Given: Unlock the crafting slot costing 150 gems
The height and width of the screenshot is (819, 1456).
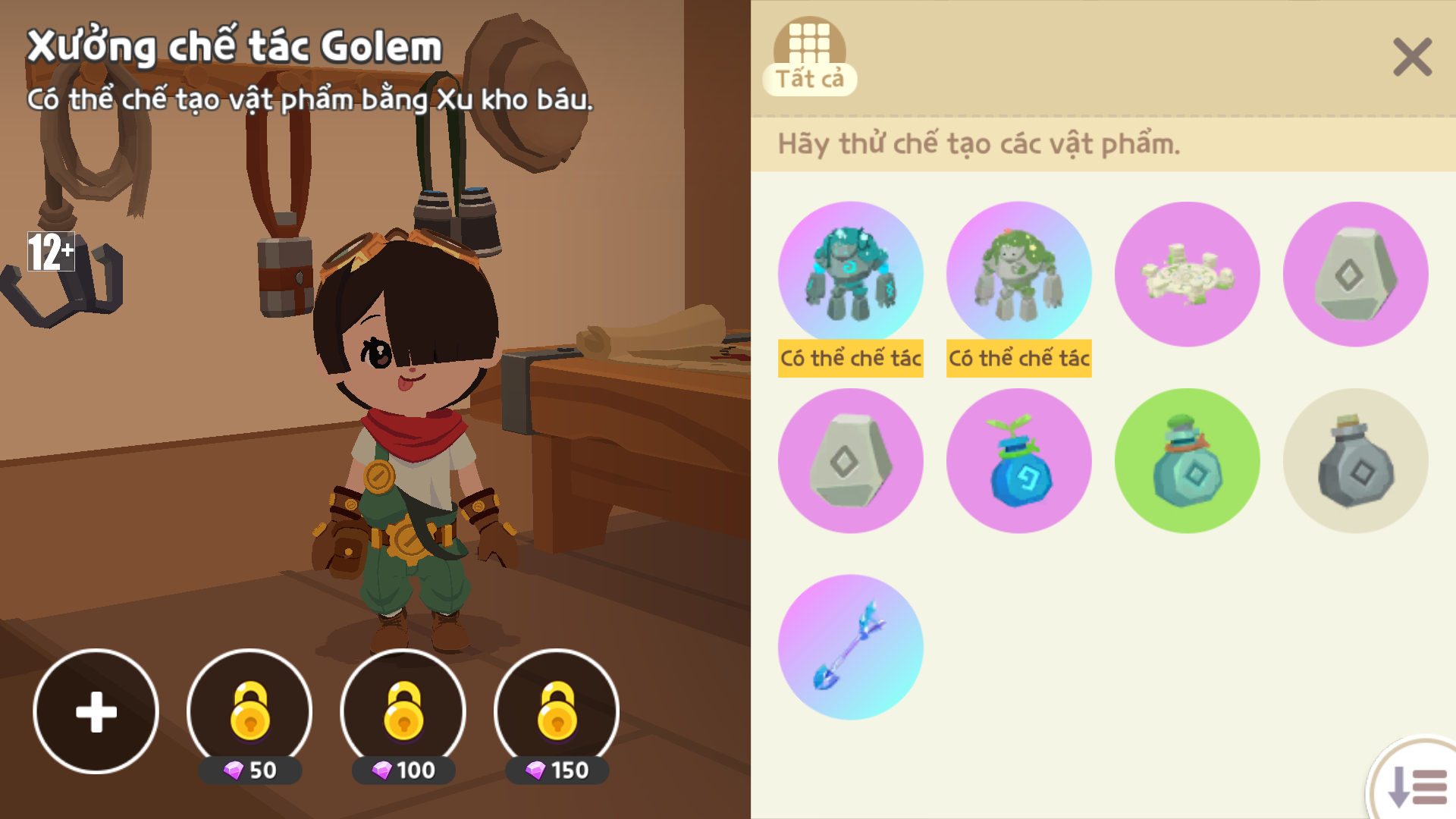Looking at the screenshot, I should coord(557,711).
